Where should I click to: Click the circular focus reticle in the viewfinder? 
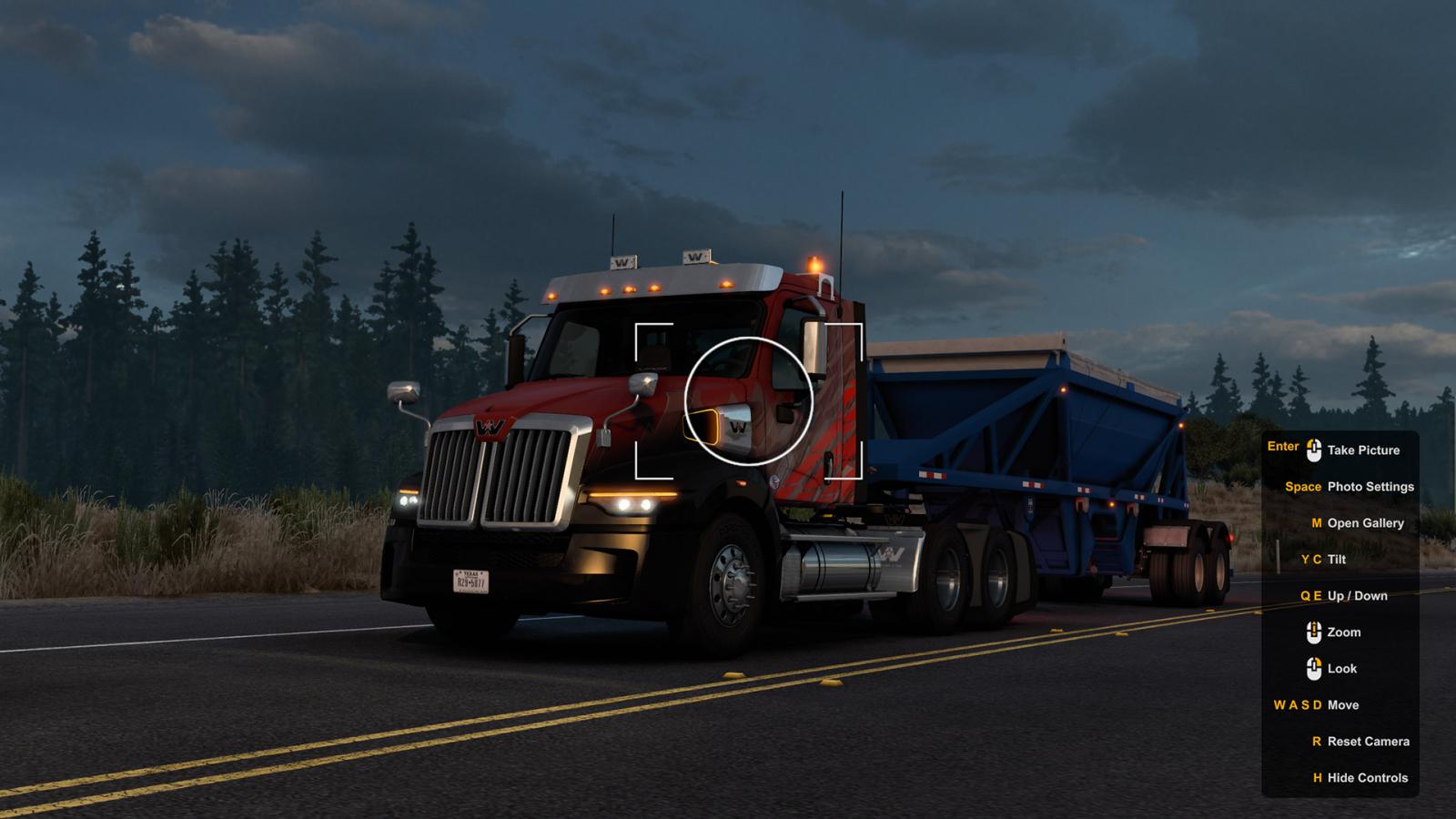click(x=748, y=401)
